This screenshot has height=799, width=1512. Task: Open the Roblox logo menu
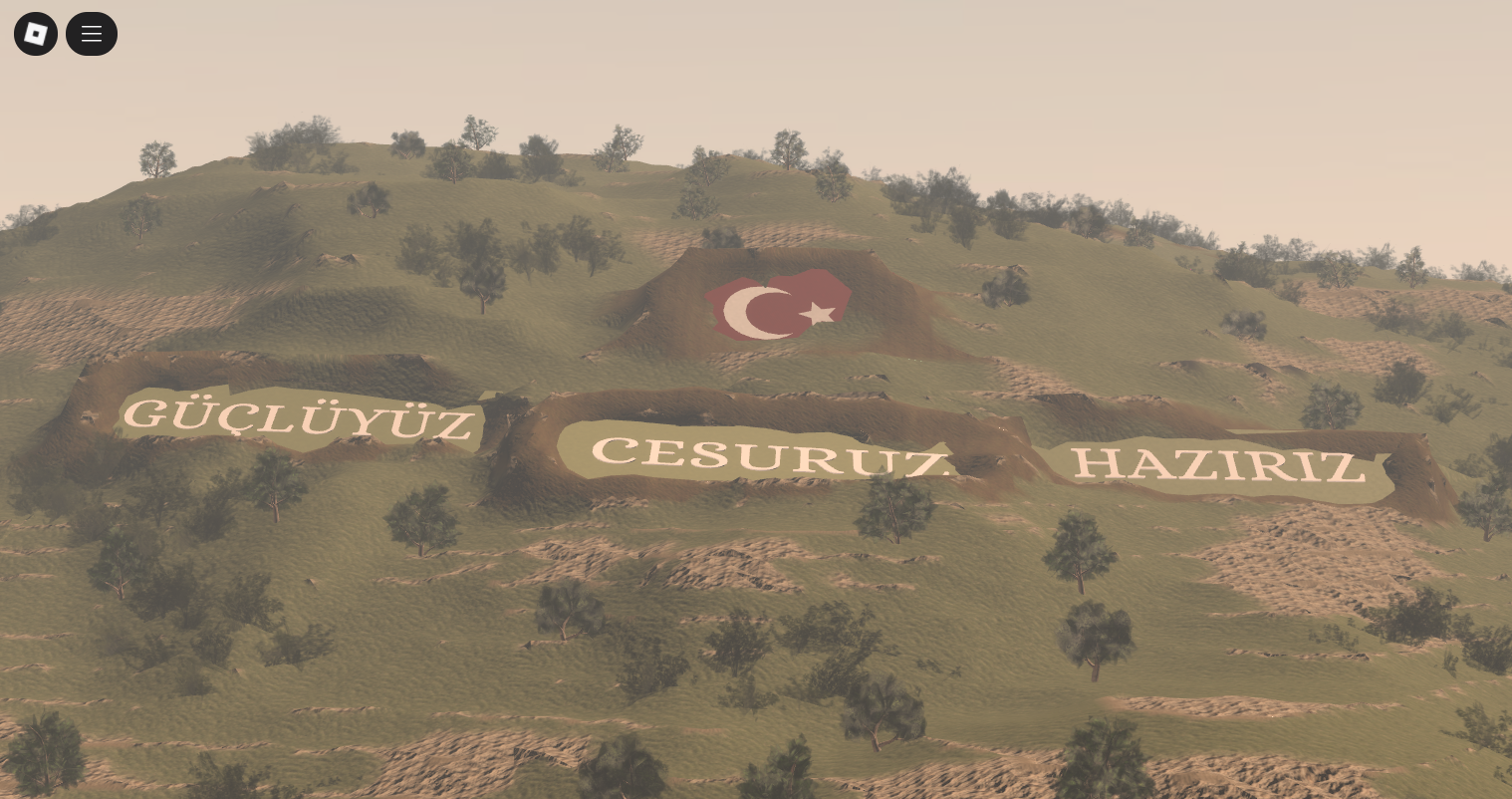36,34
